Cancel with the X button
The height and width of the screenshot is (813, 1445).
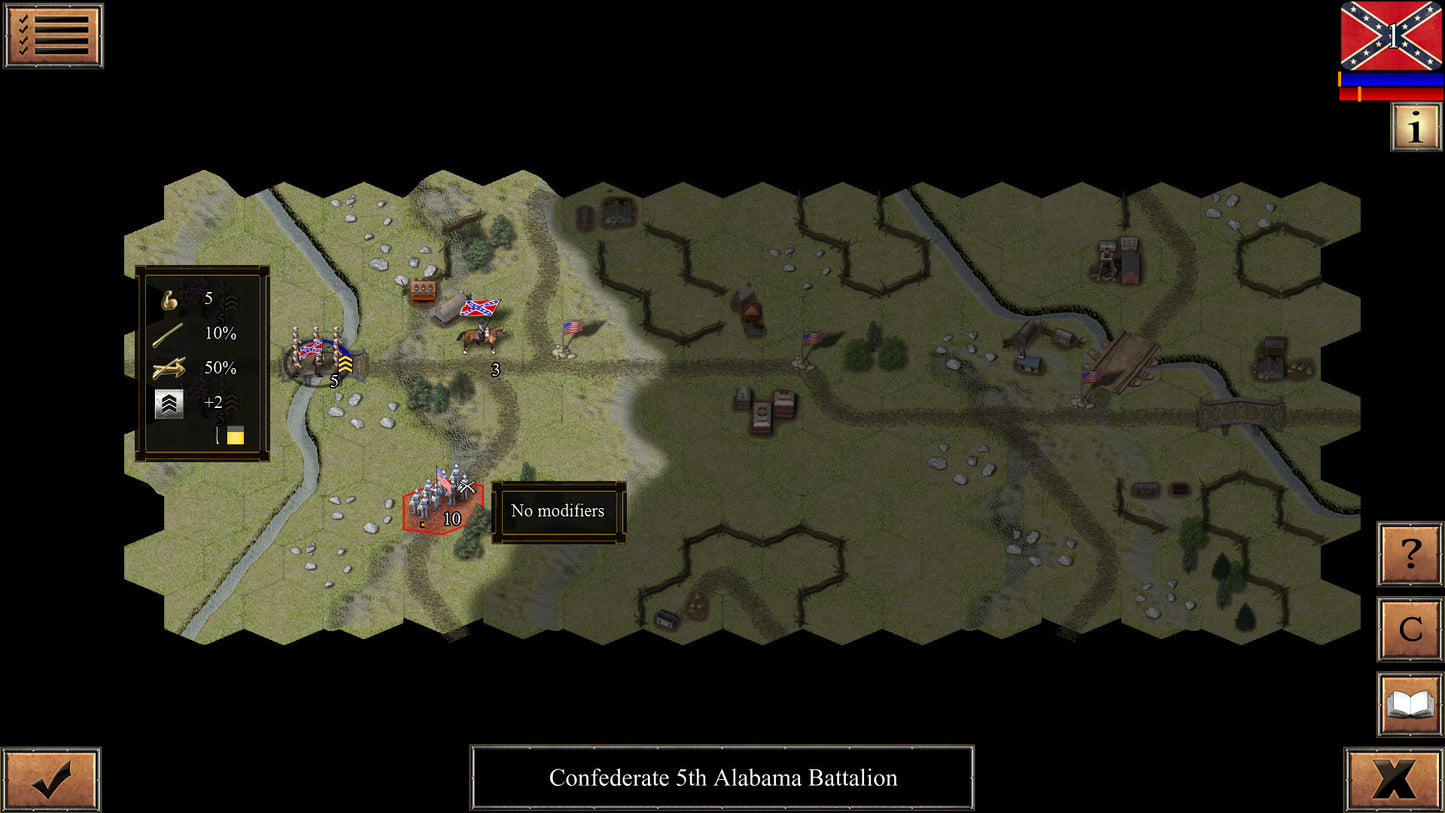[1393, 779]
